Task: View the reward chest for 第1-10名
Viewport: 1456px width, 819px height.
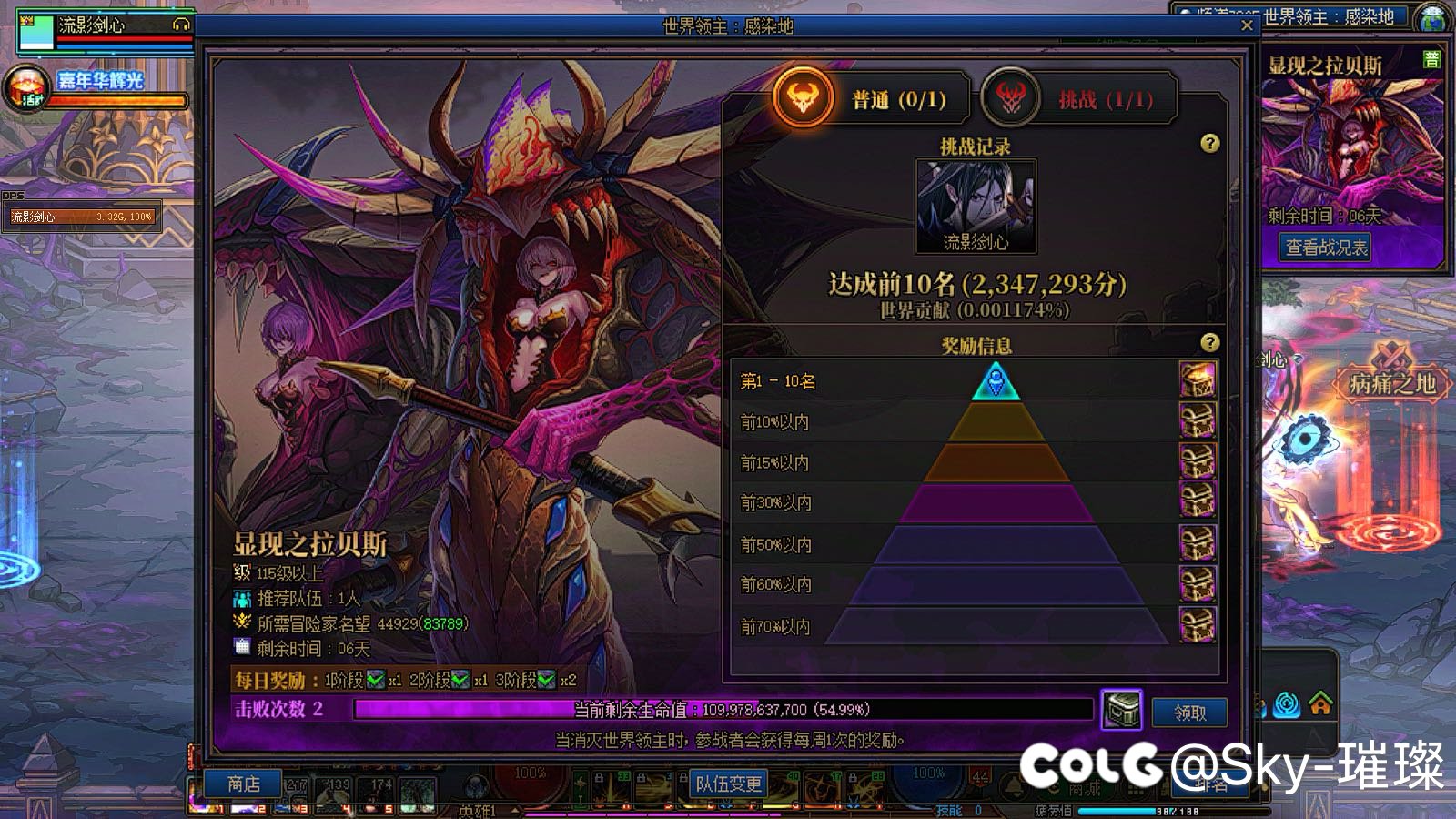Action: (1198, 379)
